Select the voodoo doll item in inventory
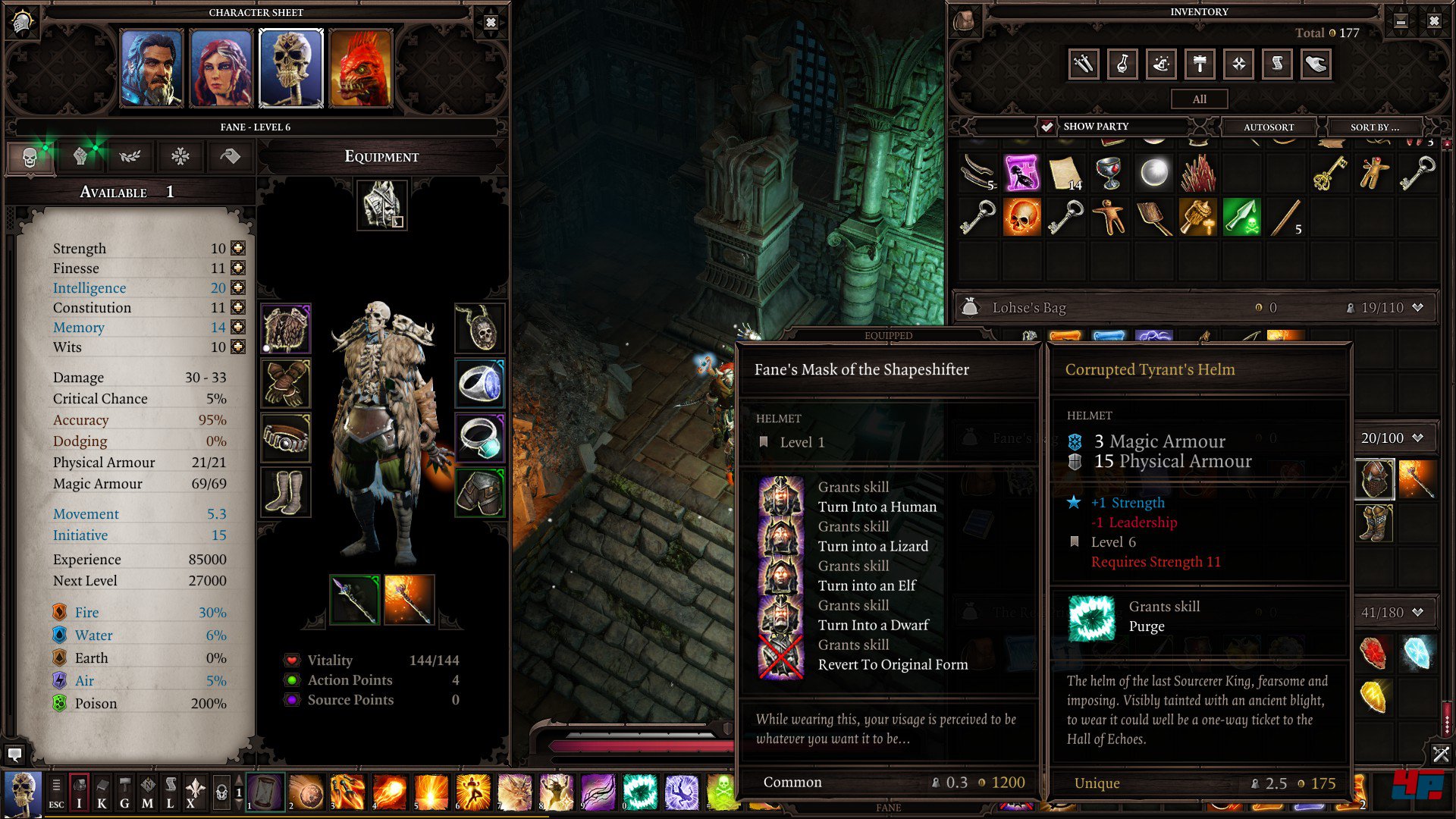The width and height of the screenshot is (1456, 819). (x=1373, y=174)
